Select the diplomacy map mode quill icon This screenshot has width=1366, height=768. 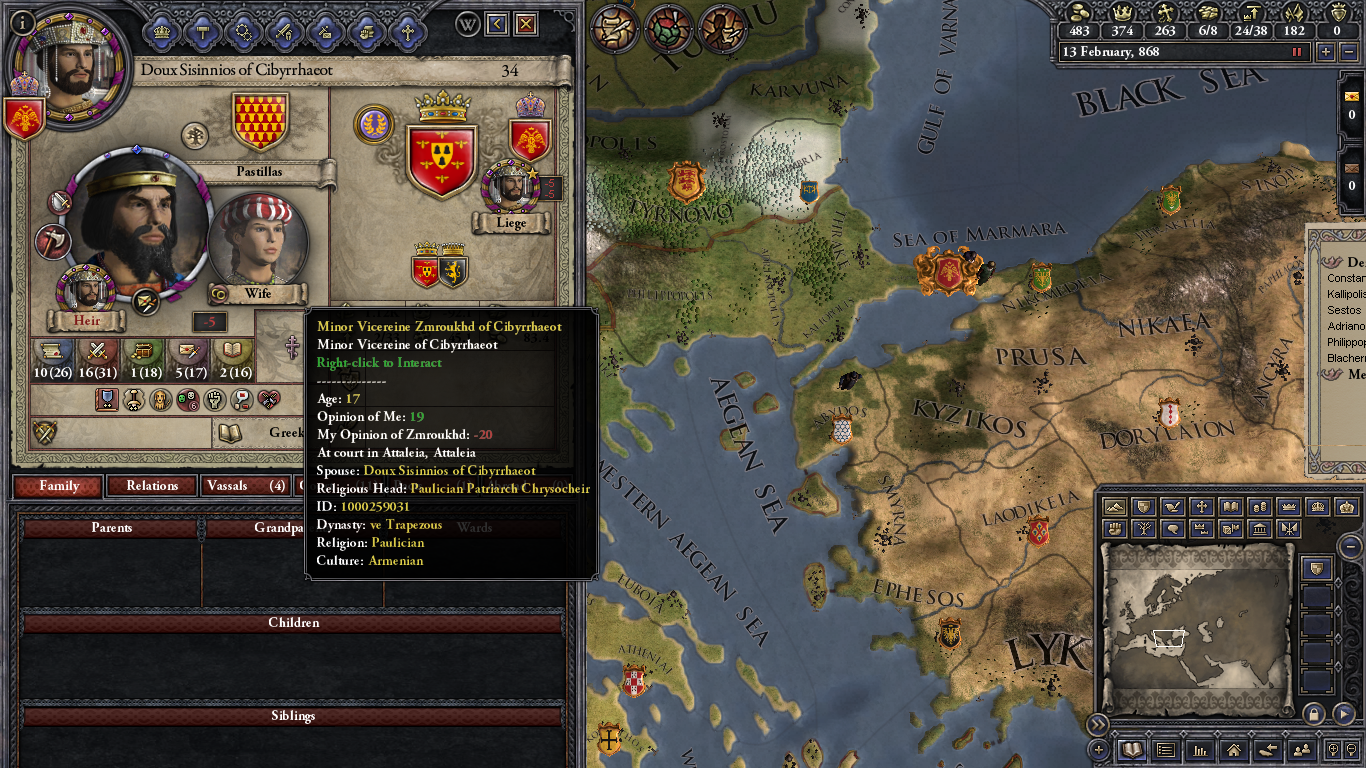coord(1173,507)
